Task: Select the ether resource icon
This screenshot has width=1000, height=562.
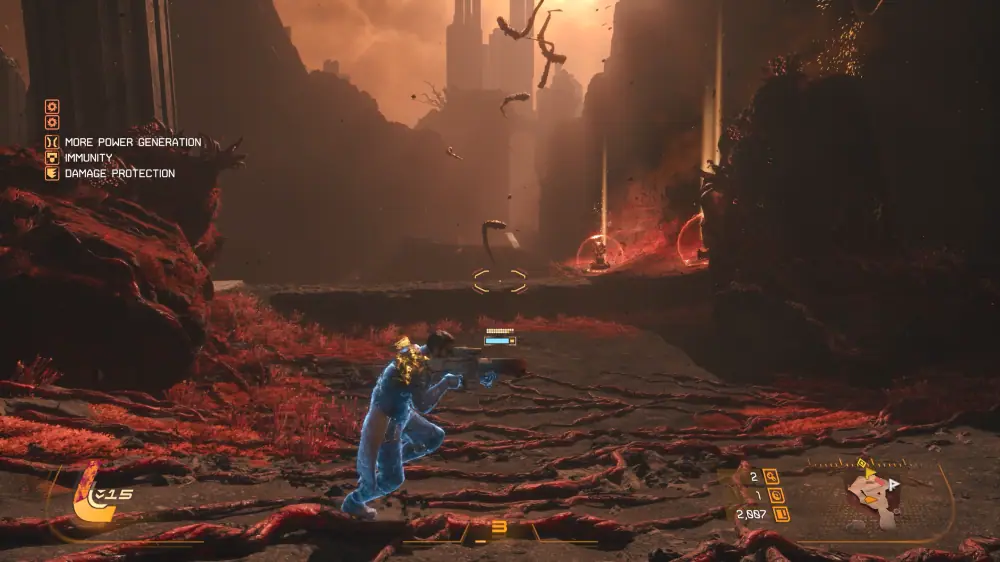Action: coord(776,495)
